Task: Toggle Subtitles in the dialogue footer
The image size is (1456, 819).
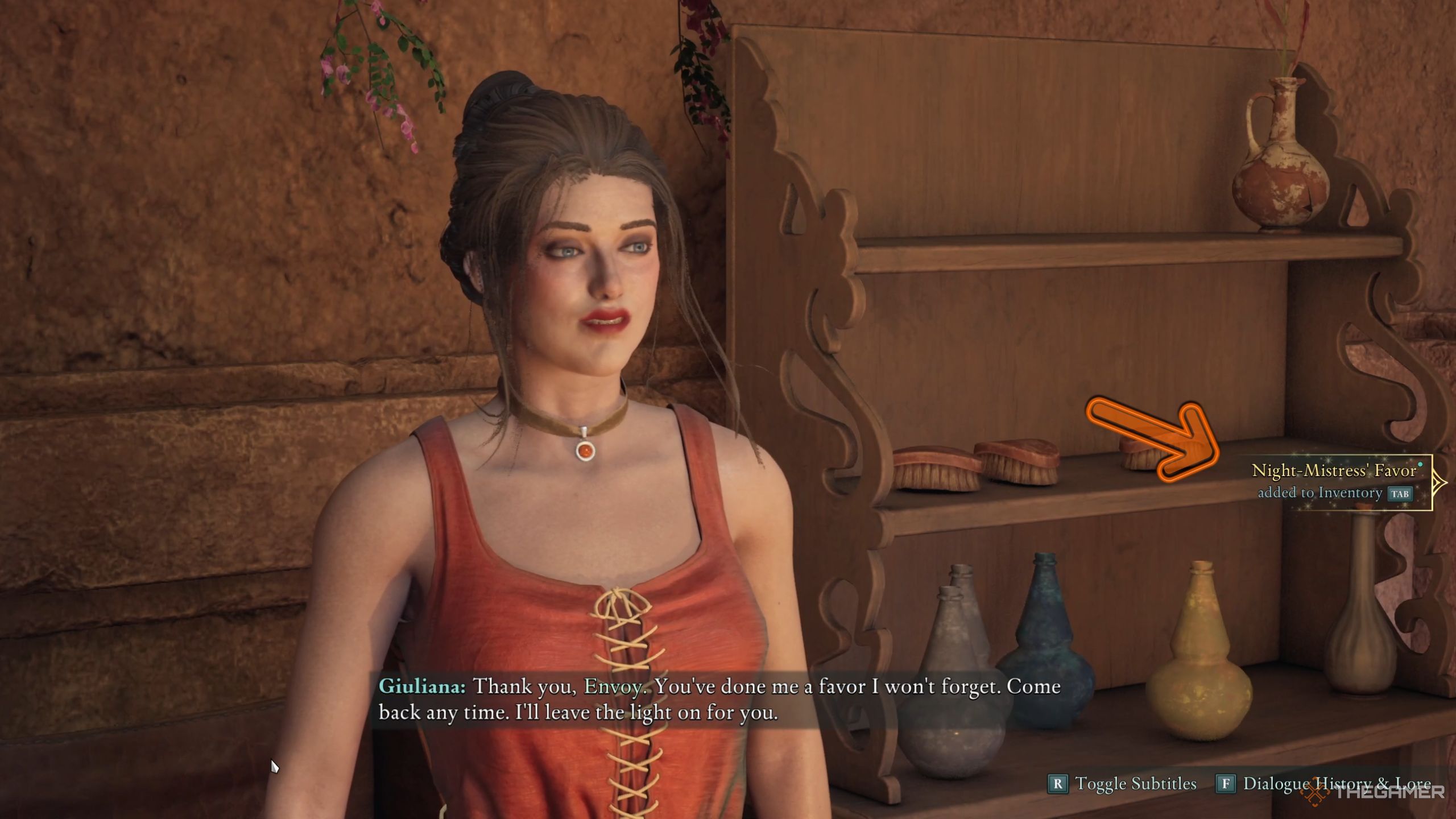Action: (1123, 784)
